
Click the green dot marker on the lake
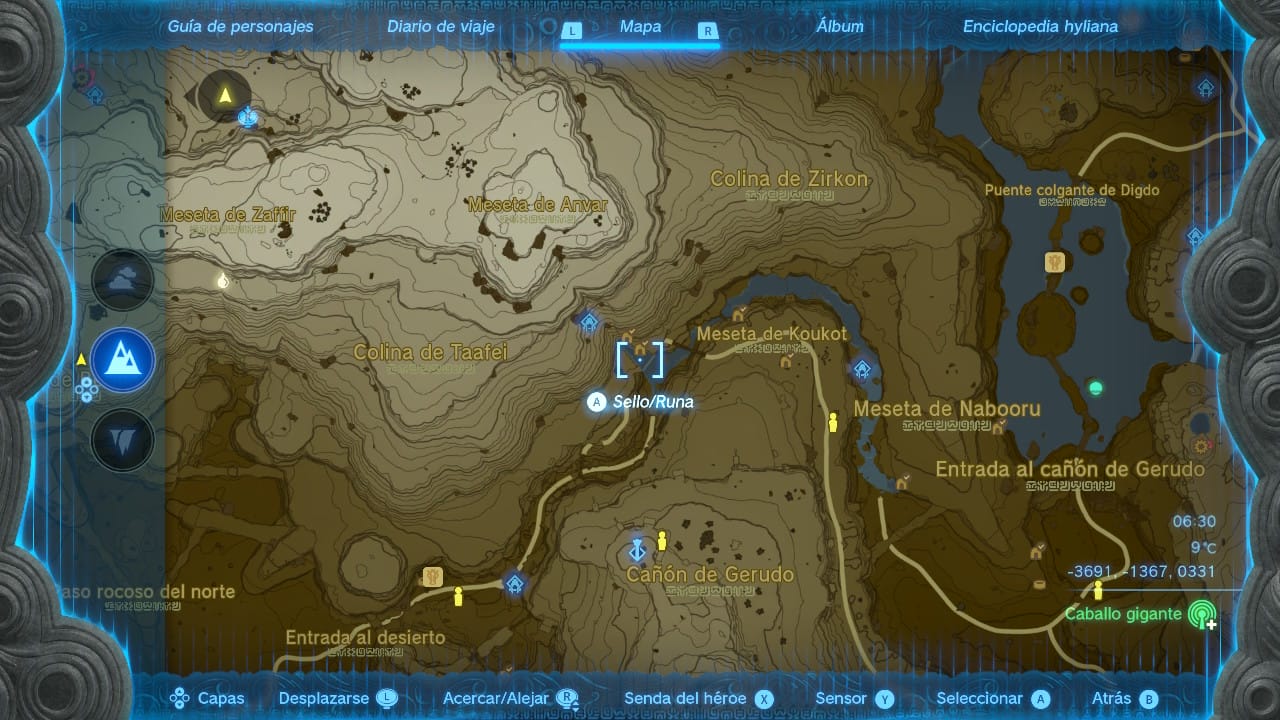coord(1096,387)
